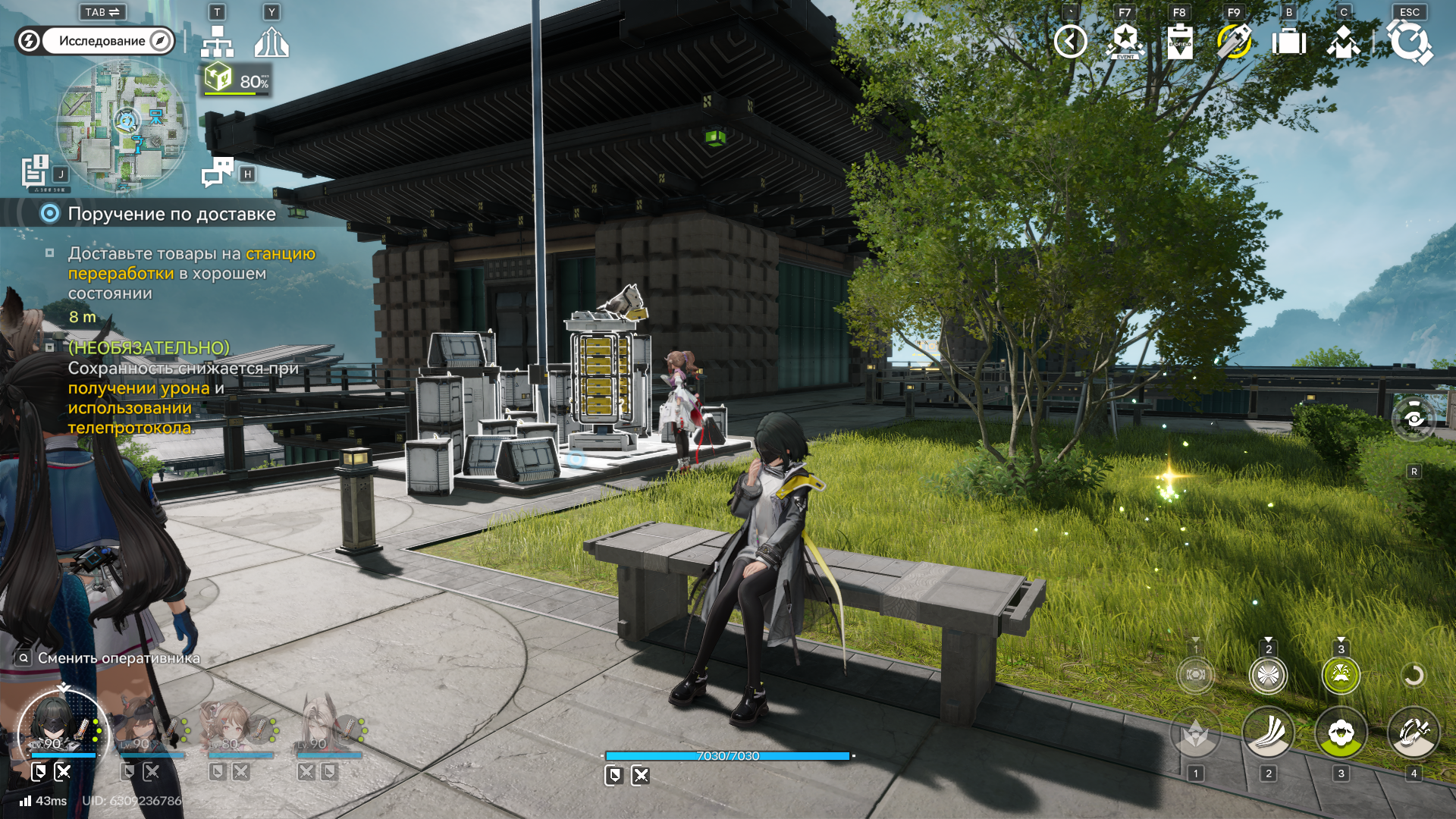Open the backpack briefcase icon
Viewport: 1456px width, 819px height.
[x=1288, y=42]
